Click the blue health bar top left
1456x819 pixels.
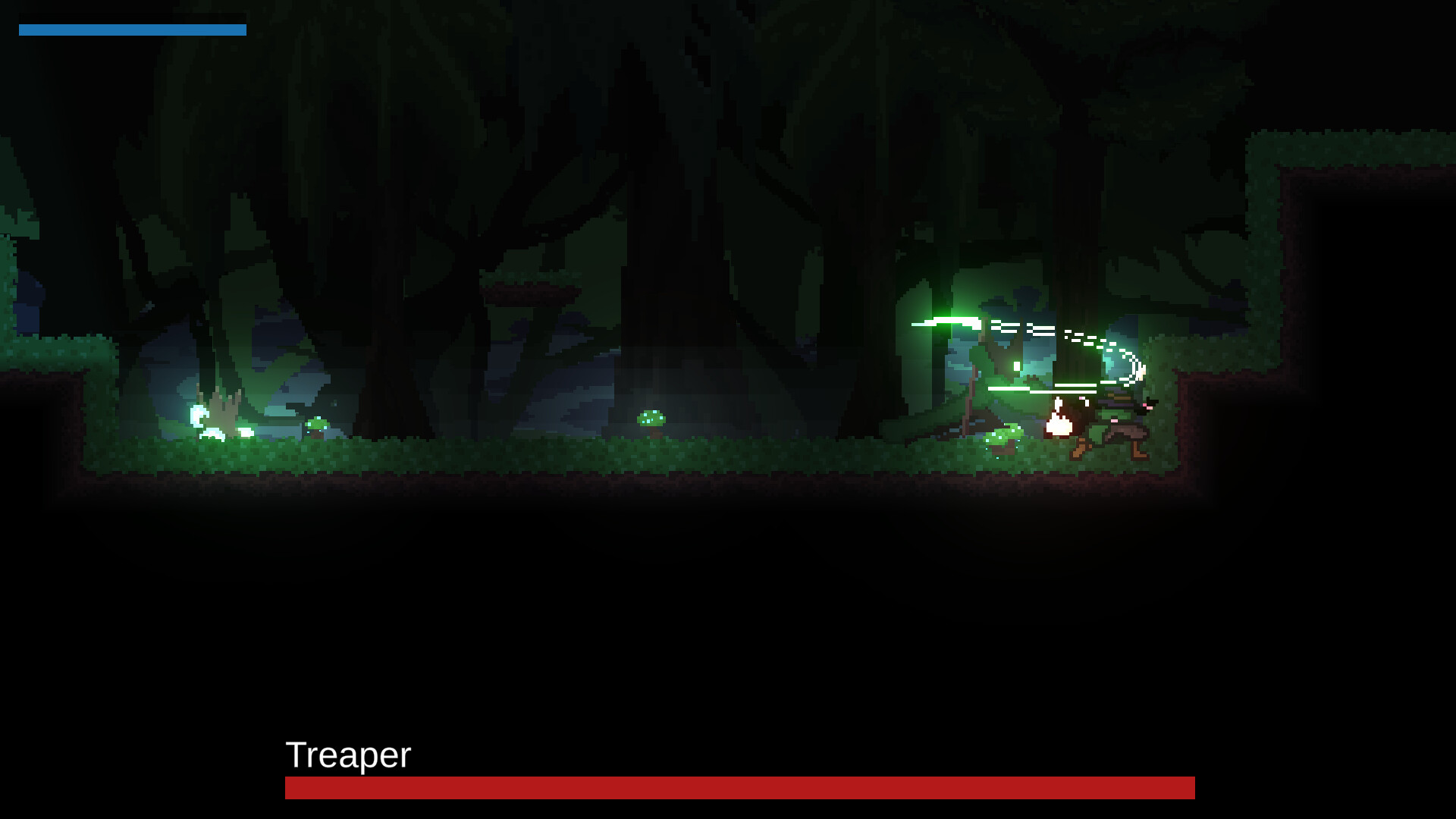click(133, 30)
